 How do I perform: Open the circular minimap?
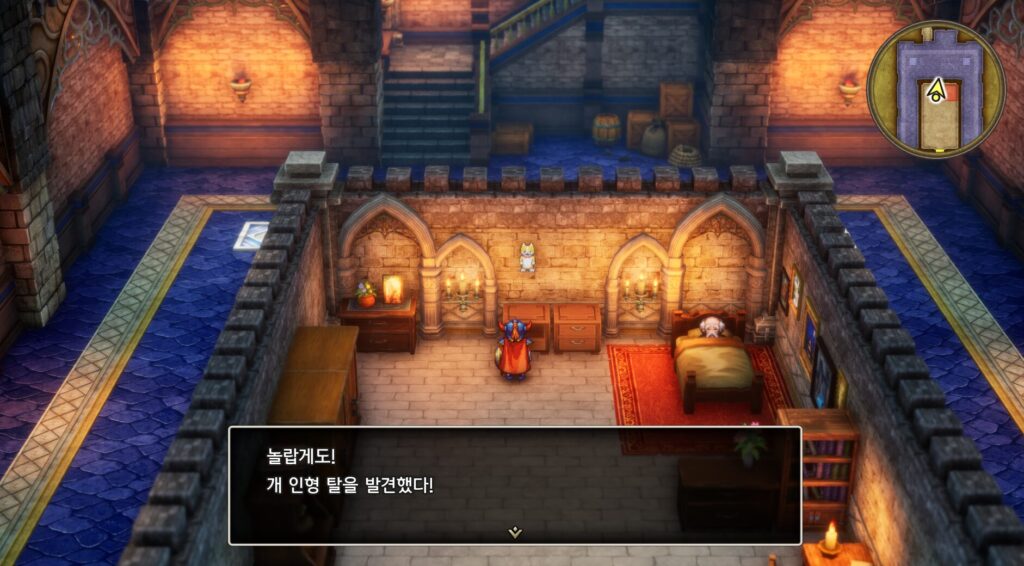coord(935,89)
